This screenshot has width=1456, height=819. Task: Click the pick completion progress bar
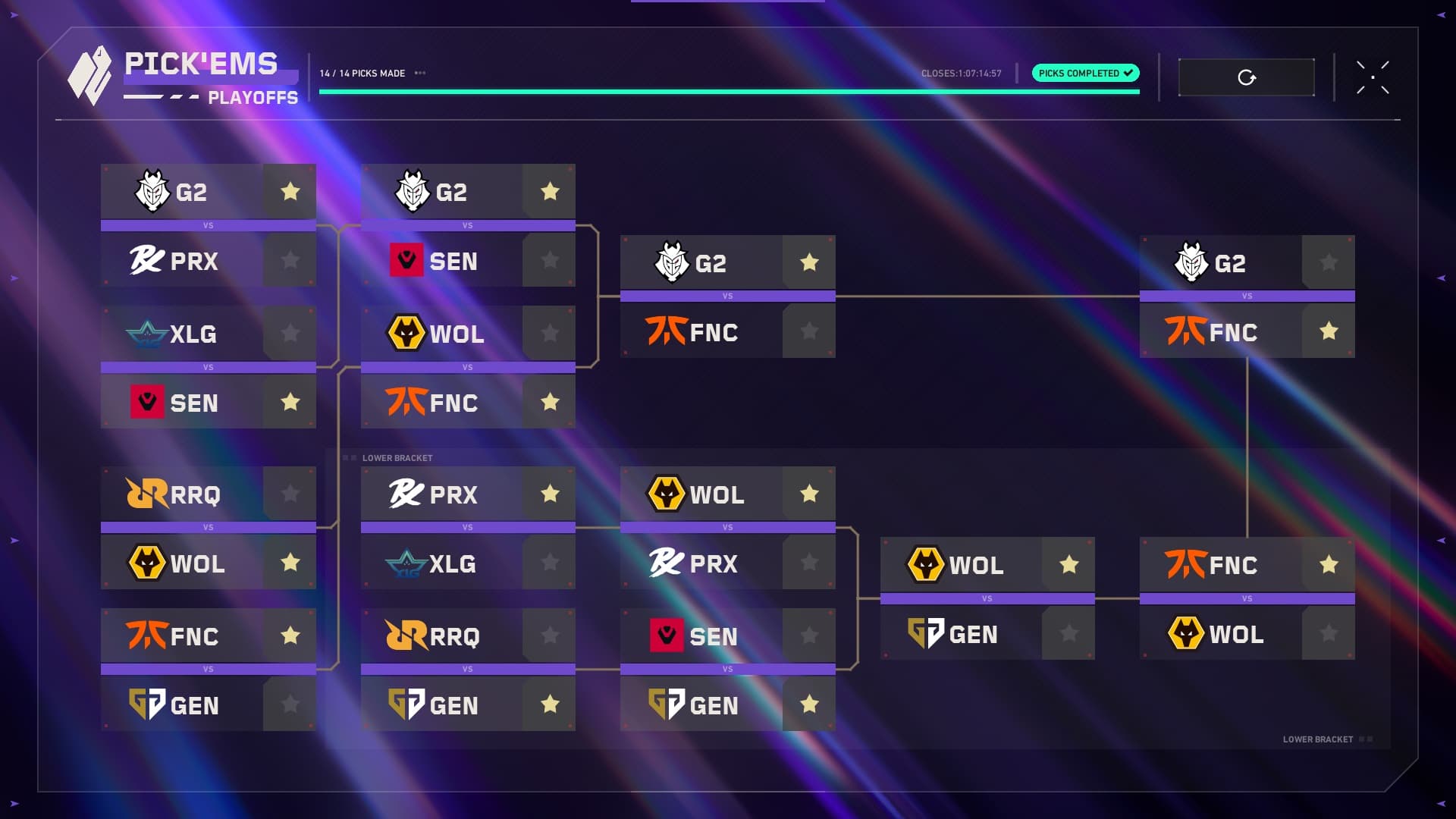728,89
